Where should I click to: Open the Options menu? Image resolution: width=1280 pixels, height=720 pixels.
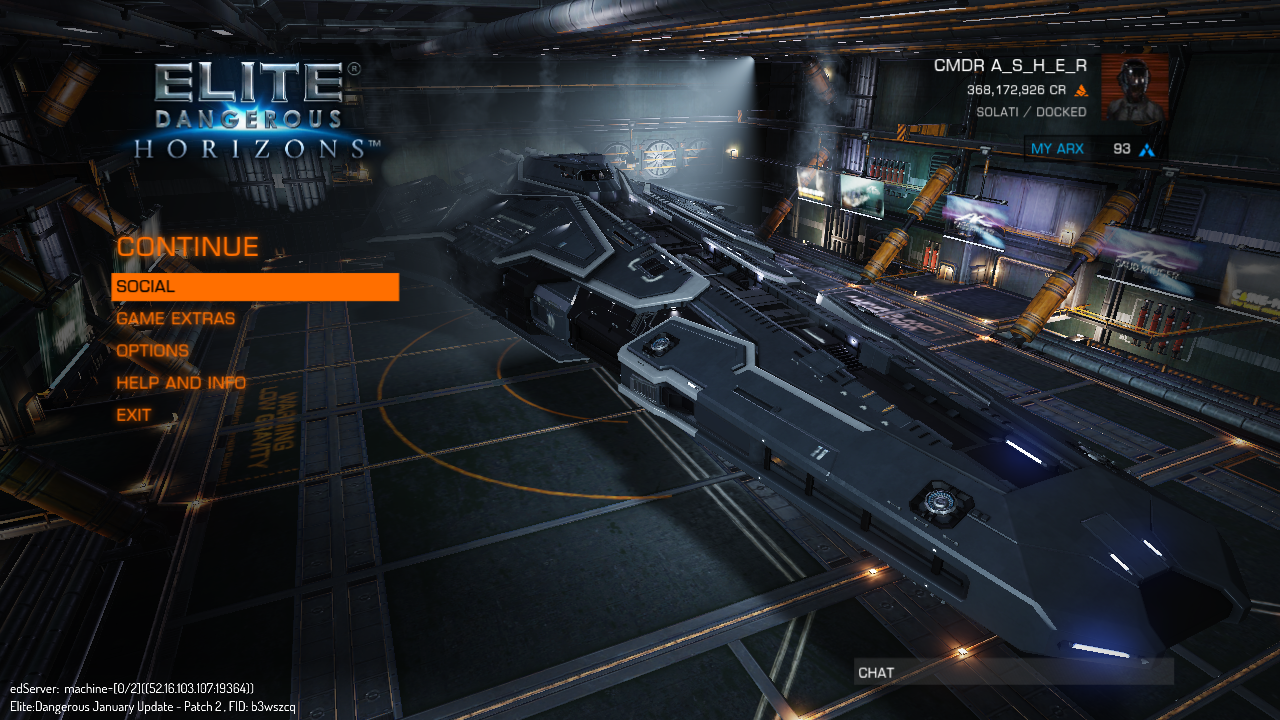(153, 351)
